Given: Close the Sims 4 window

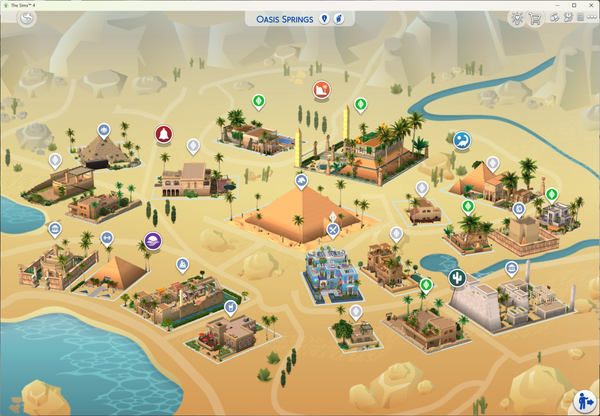Looking at the screenshot, I should tap(588, 4).
